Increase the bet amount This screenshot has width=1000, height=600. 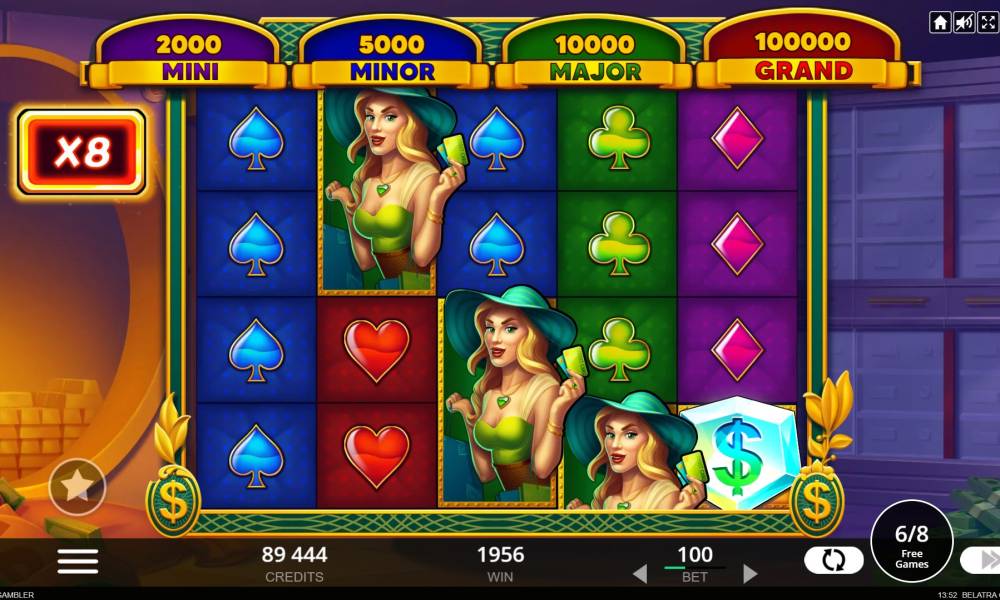(x=750, y=574)
